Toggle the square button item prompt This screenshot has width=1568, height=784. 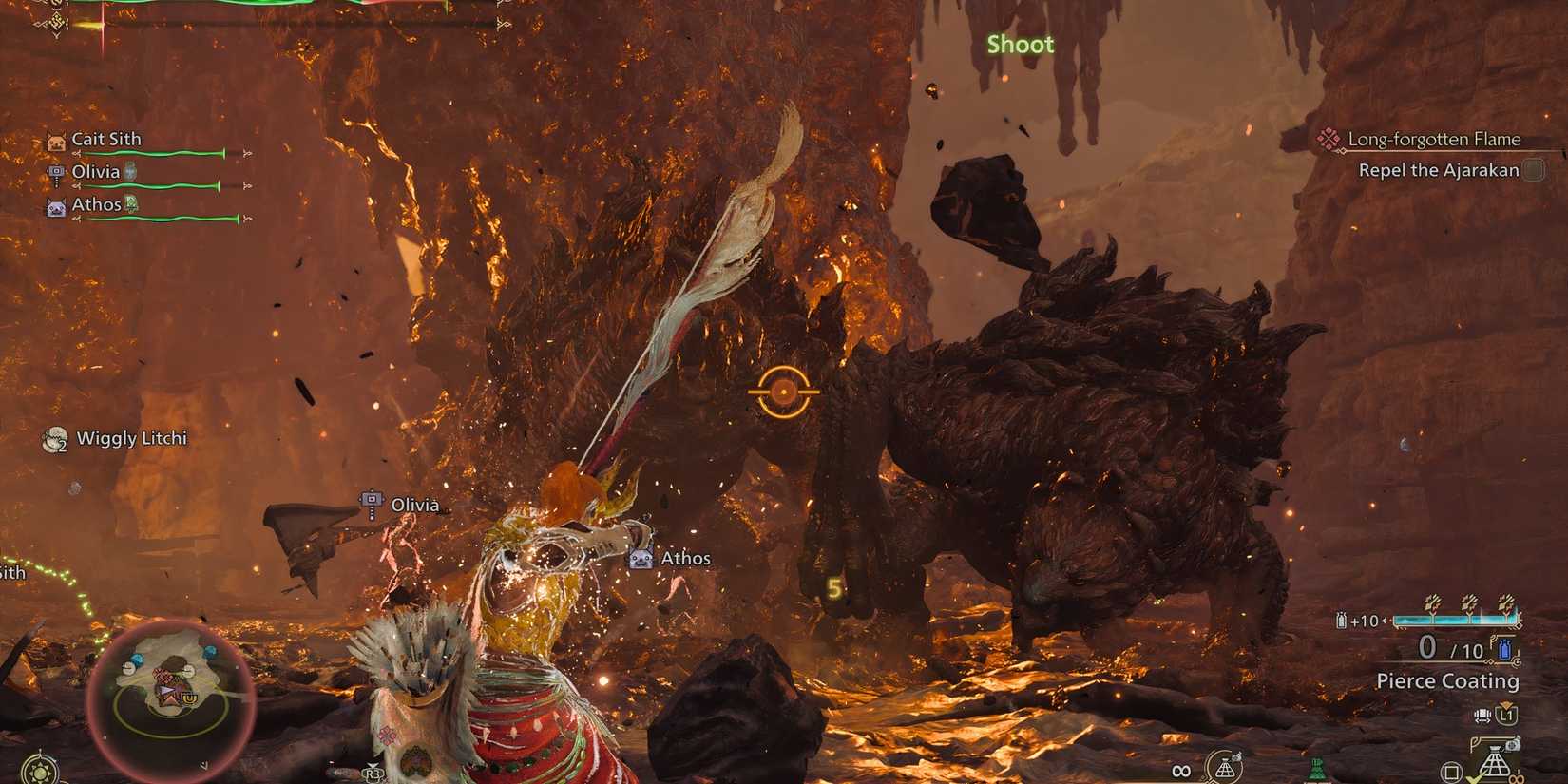click(1451, 772)
